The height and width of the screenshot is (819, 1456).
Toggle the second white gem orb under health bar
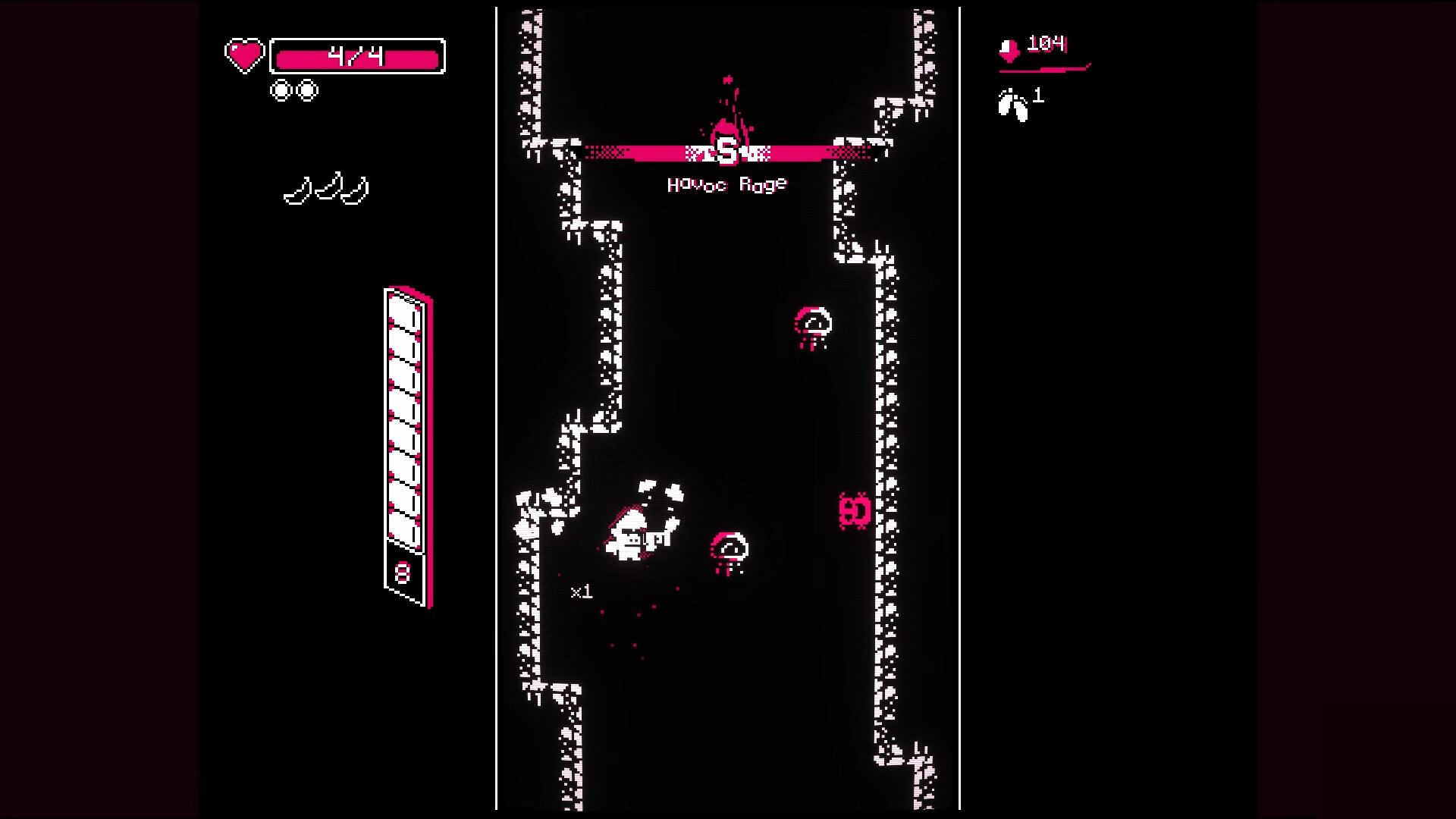tap(306, 89)
